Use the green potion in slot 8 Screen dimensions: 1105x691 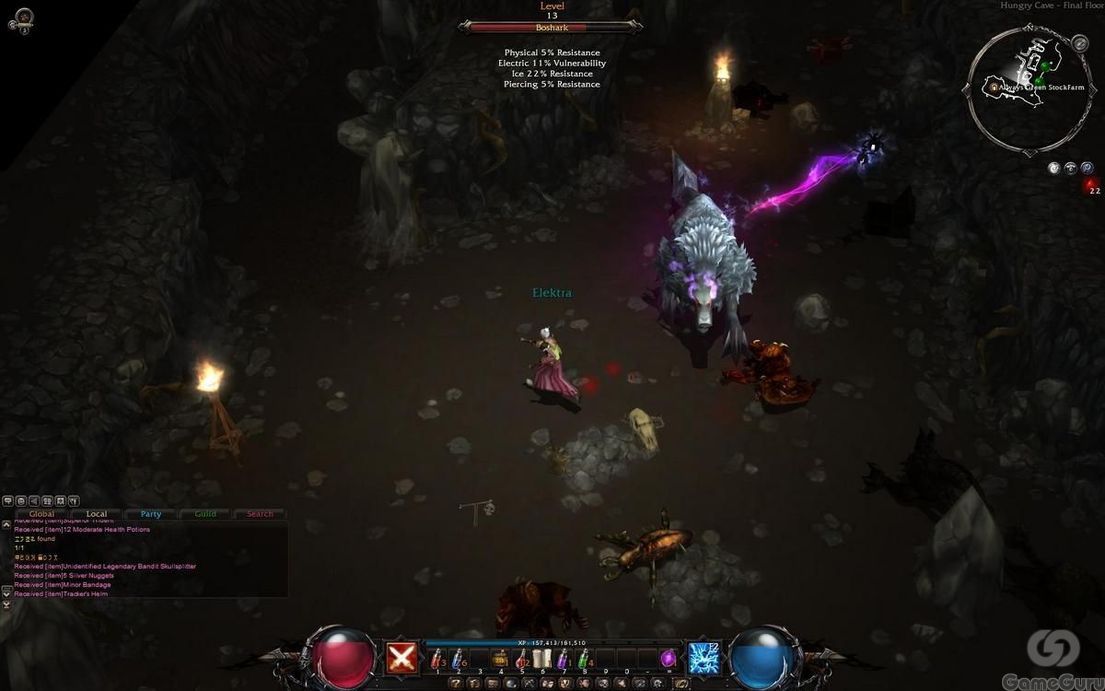[x=584, y=659]
